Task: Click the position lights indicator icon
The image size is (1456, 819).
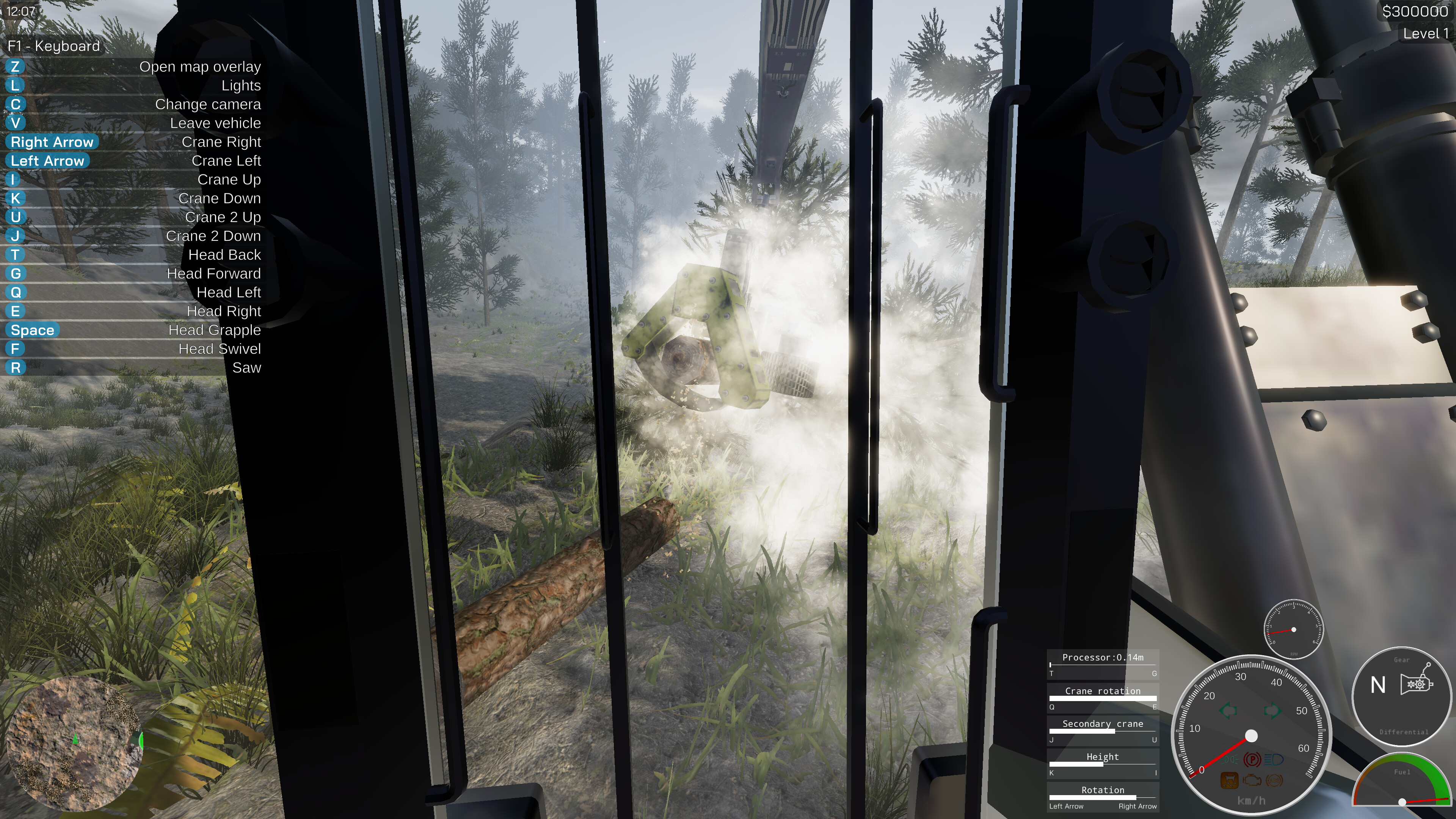Action: pyautogui.click(x=1230, y=759)
